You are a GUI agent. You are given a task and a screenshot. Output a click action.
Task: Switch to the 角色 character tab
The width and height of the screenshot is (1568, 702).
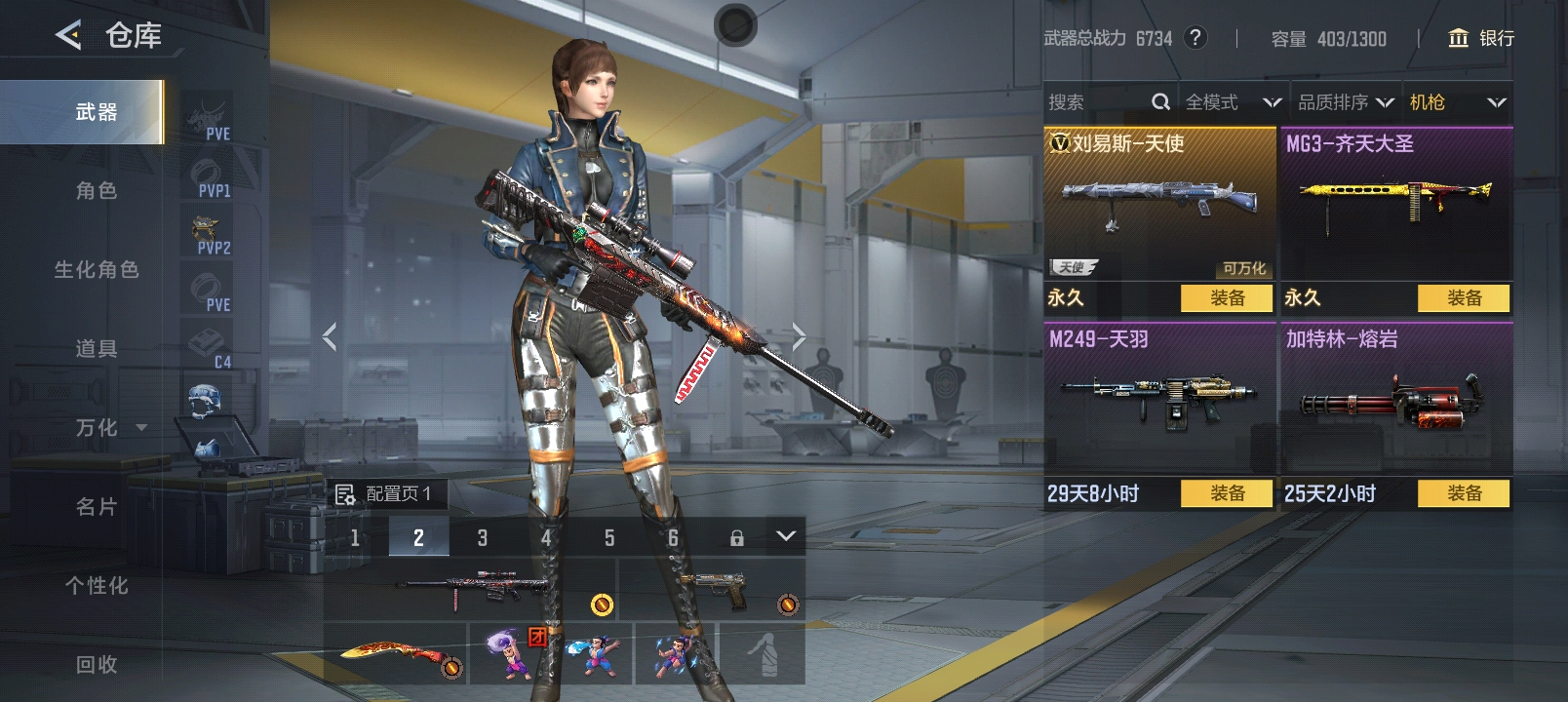pyautogui.click(x=96, y=191)
